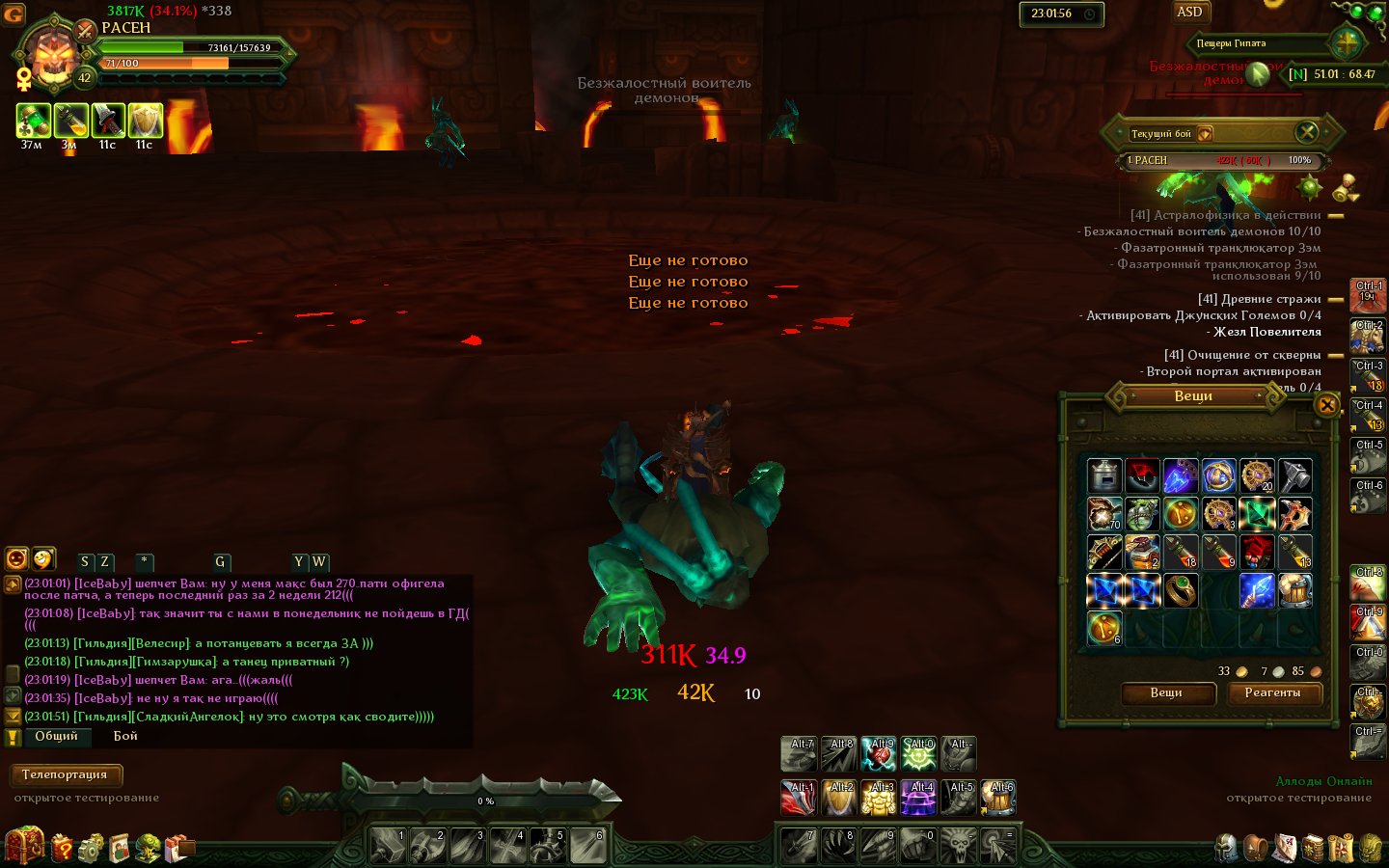This screenshot has height=868, width=1389.
Task: Use the Alt-9 red heart ability
Action: pyautogui.click(x=879, y=754)
